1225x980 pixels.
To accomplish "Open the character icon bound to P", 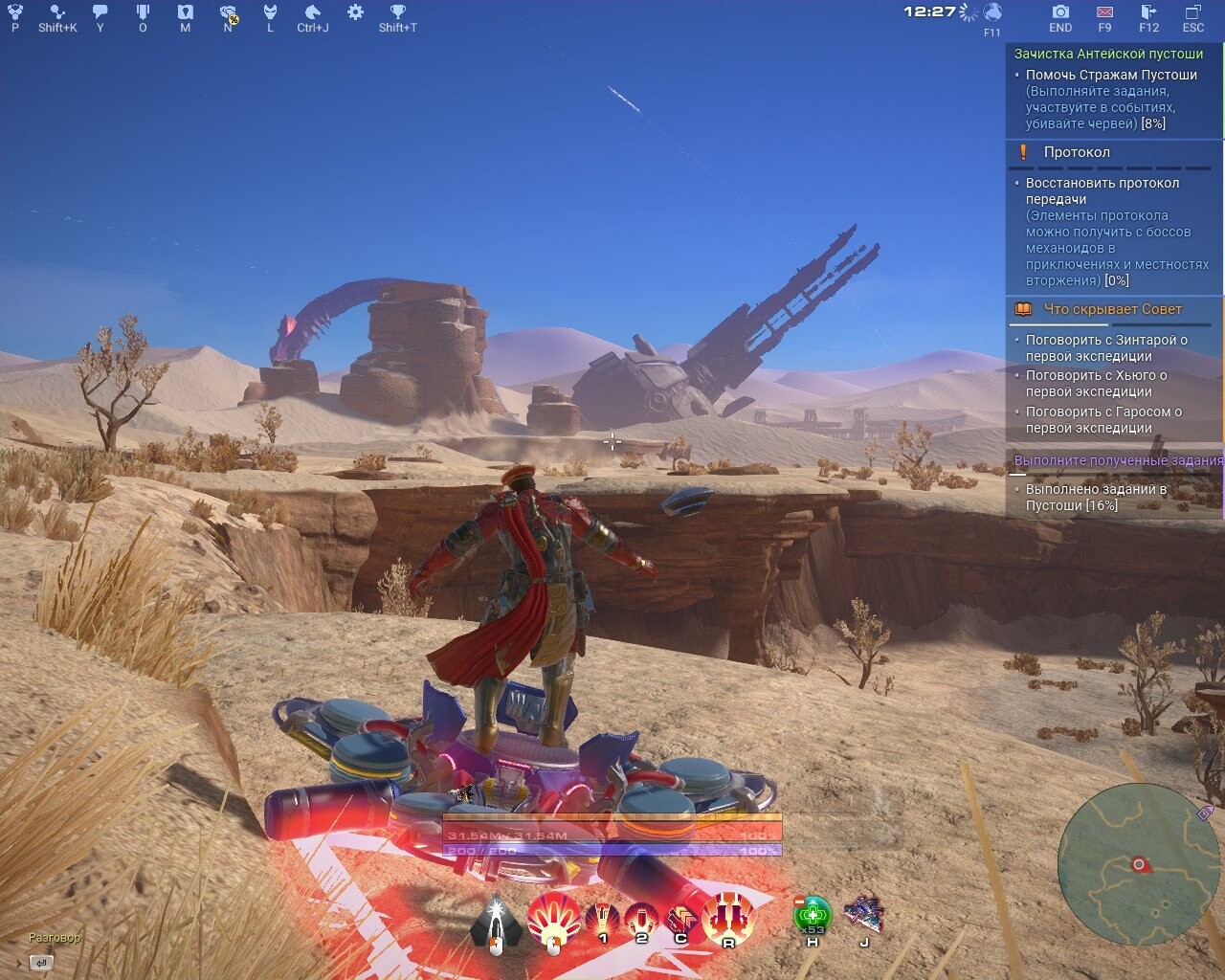I will click(13, 11).
